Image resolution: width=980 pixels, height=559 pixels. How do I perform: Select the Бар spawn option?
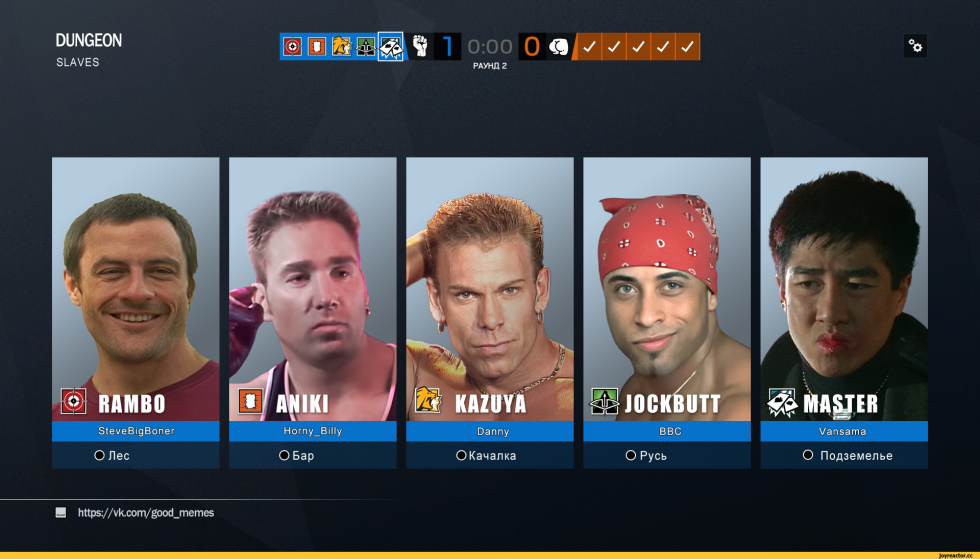(296, 456)
